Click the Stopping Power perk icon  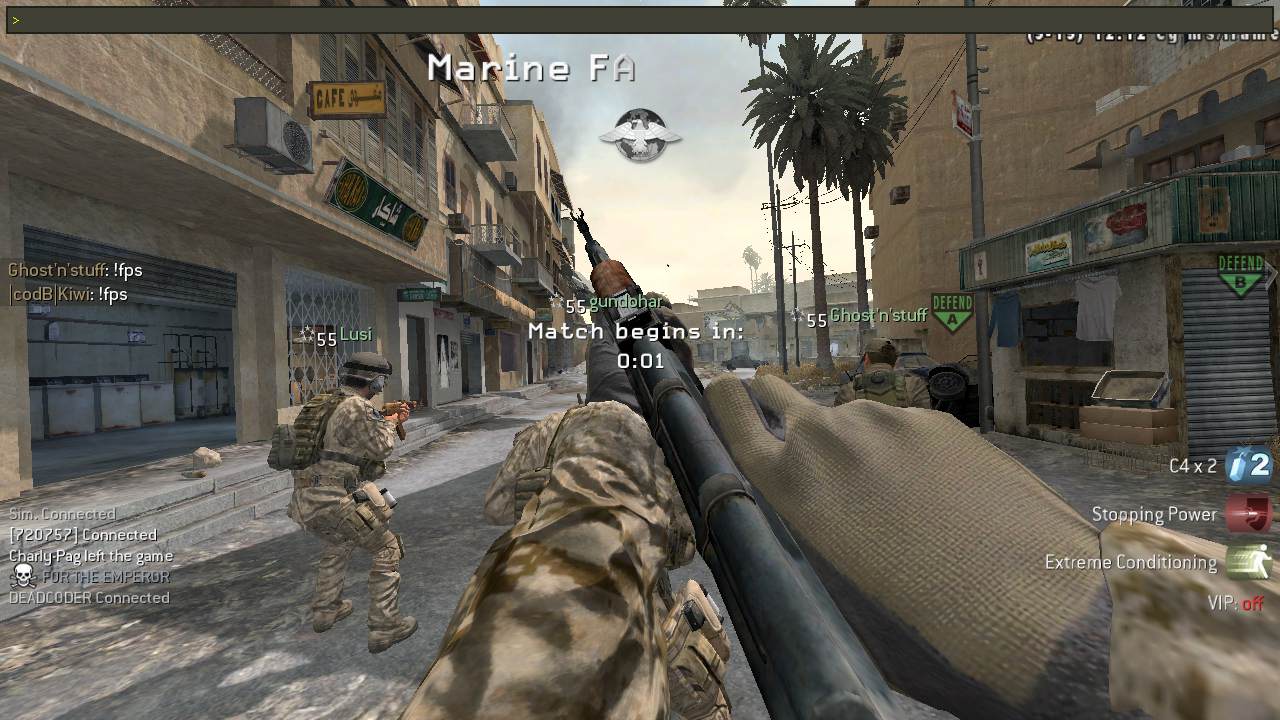point(1248,514)
